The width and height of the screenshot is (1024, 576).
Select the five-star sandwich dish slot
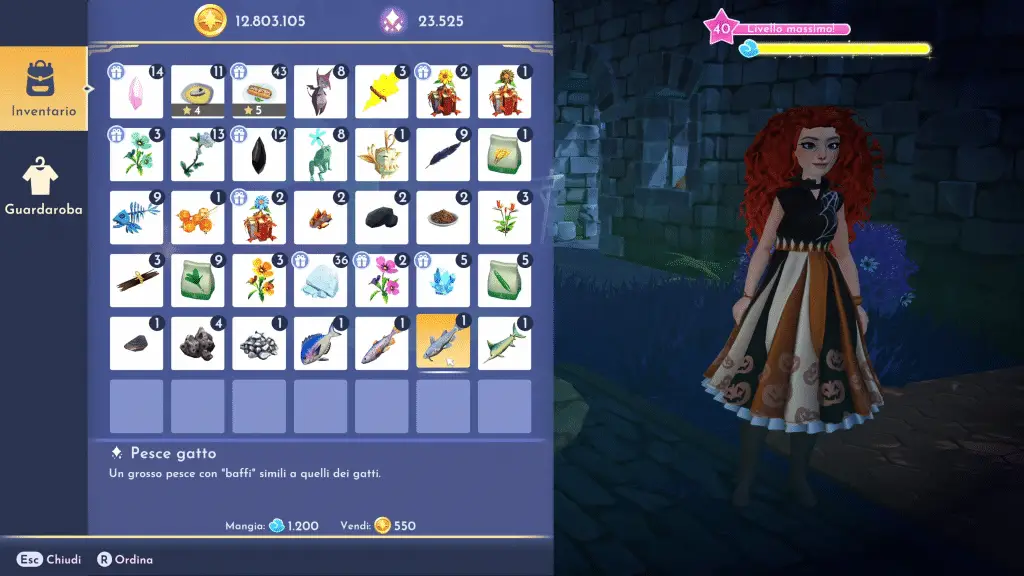[x=259, y=91]
